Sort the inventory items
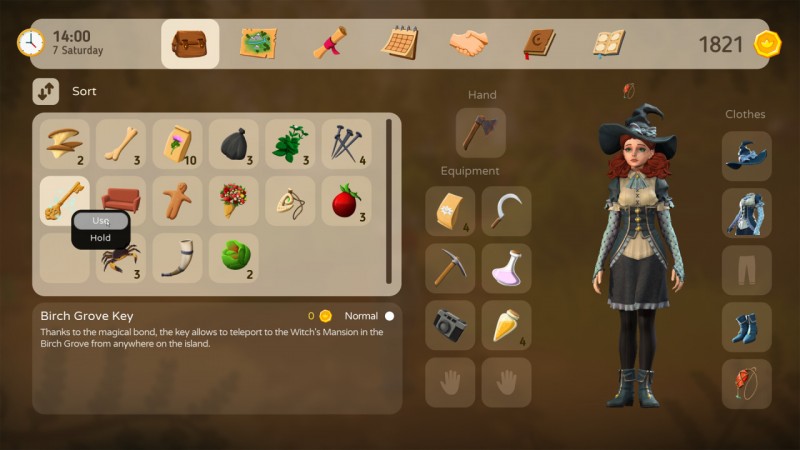The image size is (800, 450). [46, 92]
